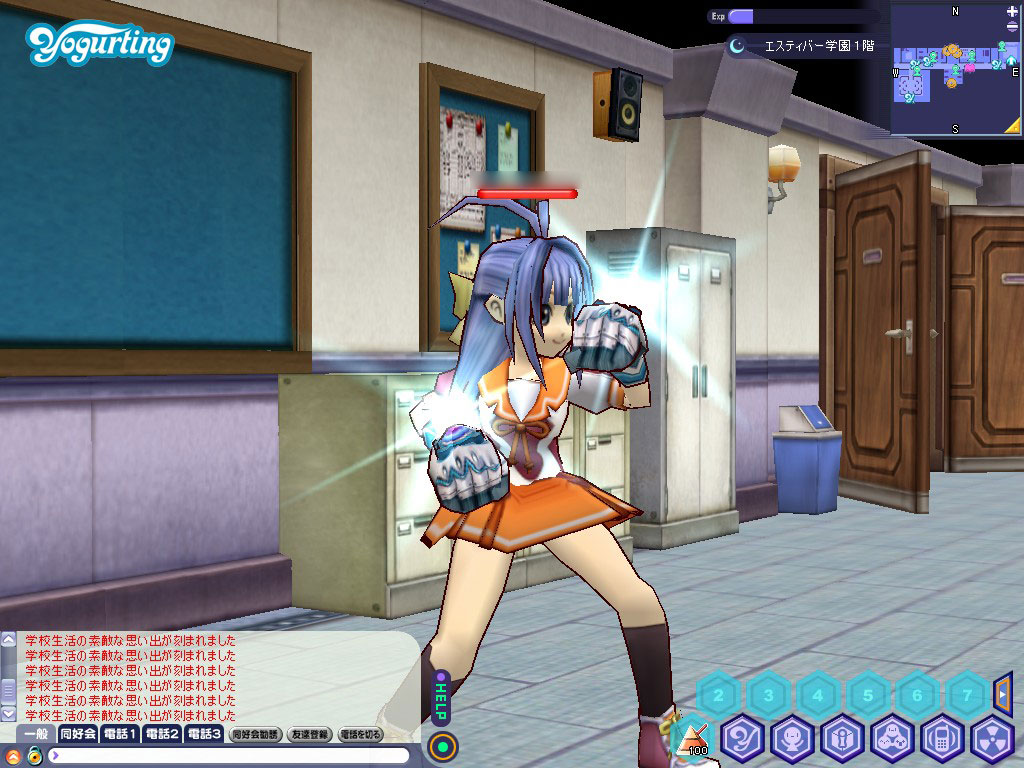Click the orange up-arrow button beside chat input

click(13, 756)
